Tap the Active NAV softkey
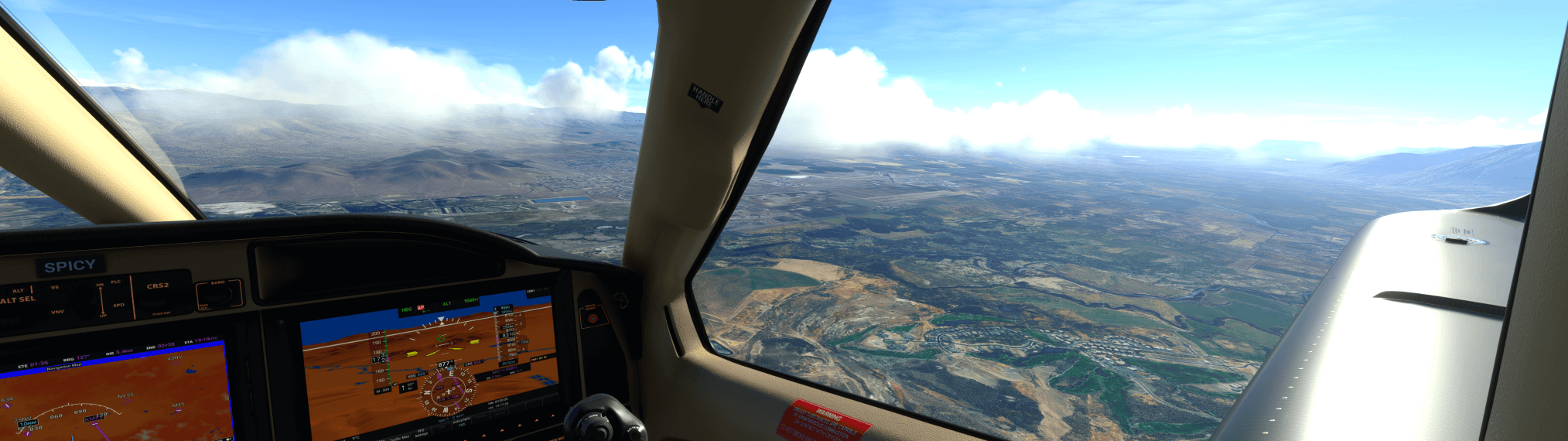Image resolution: width=1568 pixels, height=441 pixels. pyautogui.click(x=462, y=422)
